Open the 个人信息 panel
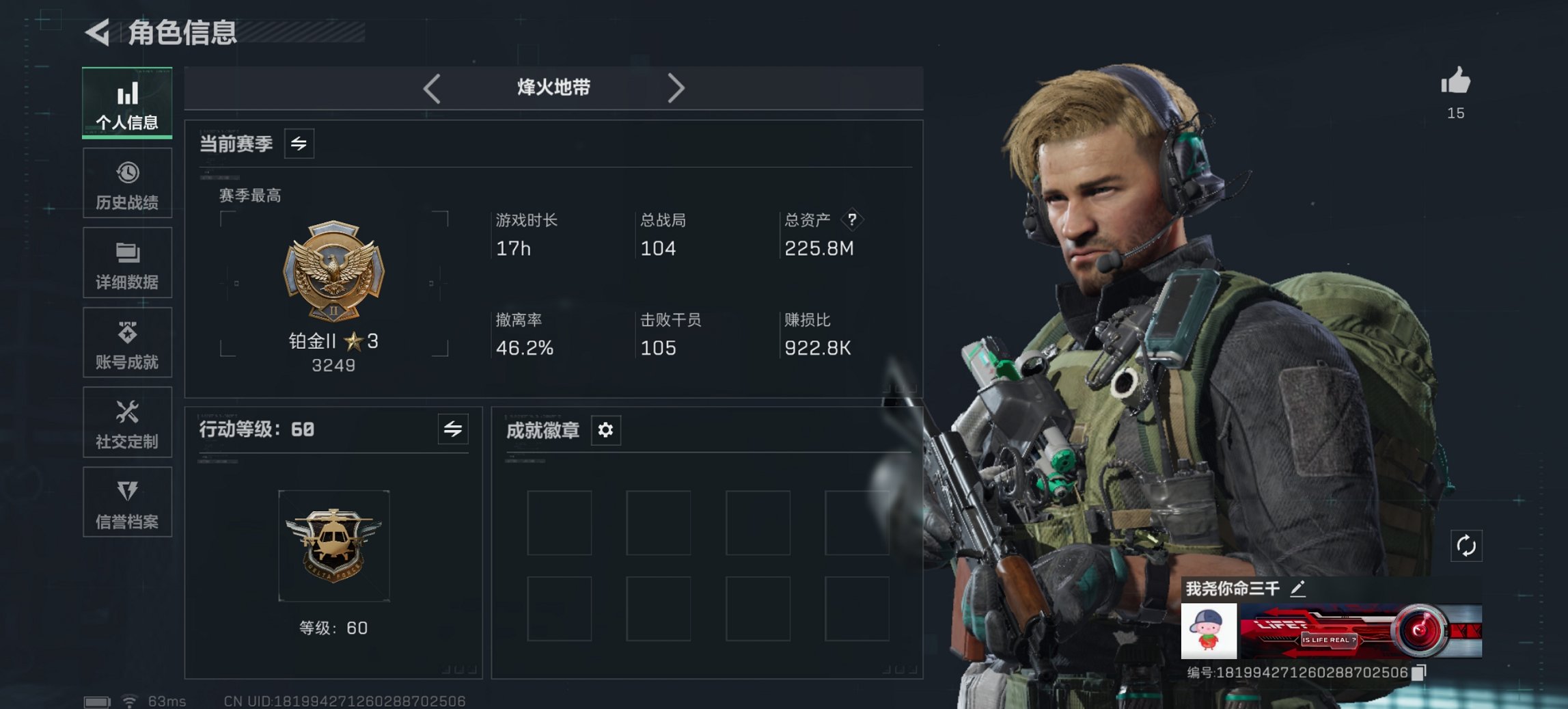The height and width of the screenshot is (709, 1568). pyautogui.click(x=127, y=101)
